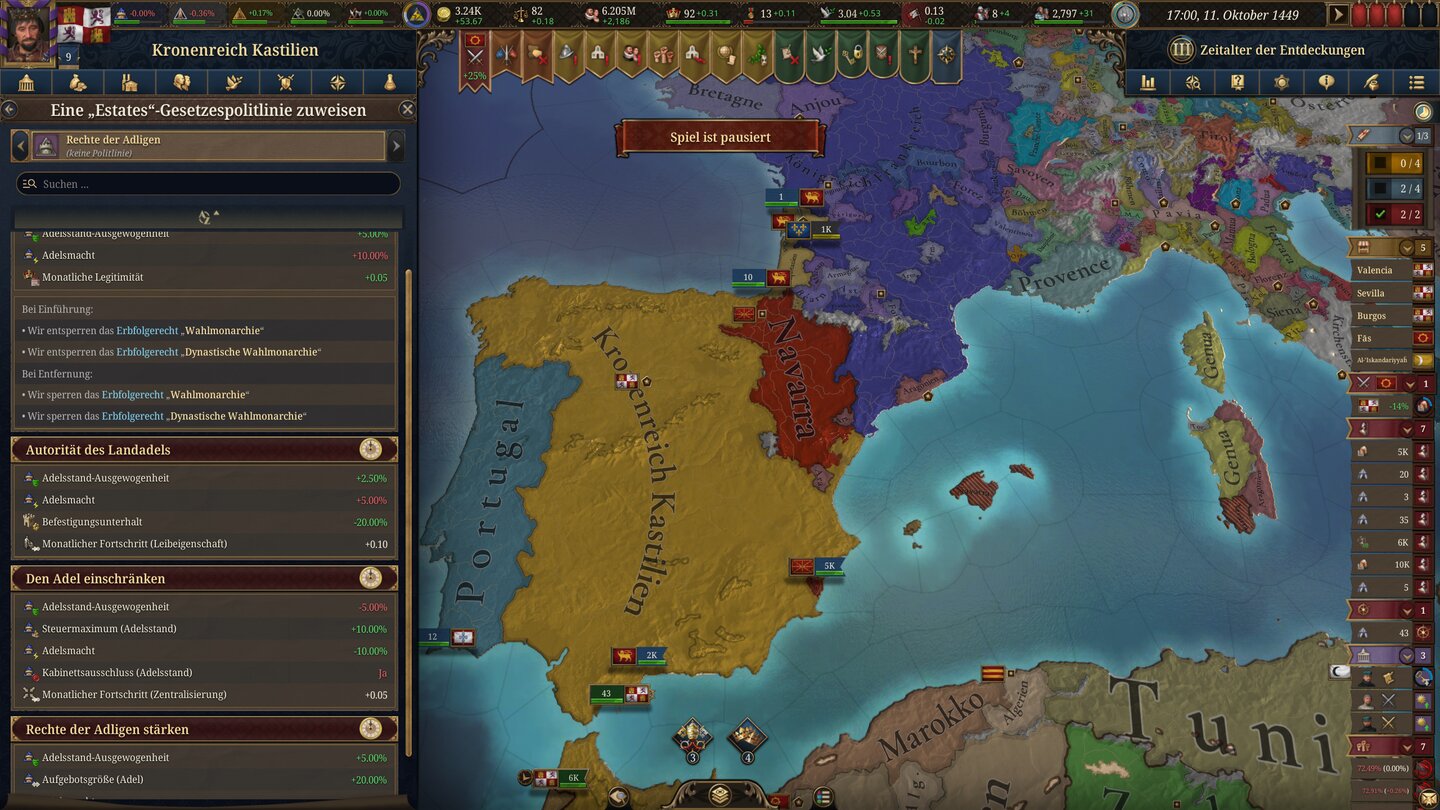The height and width of the screenshot is (810, 1440).
Task: Select the magnifying glass search icon top right
Action: (1192, 82)
